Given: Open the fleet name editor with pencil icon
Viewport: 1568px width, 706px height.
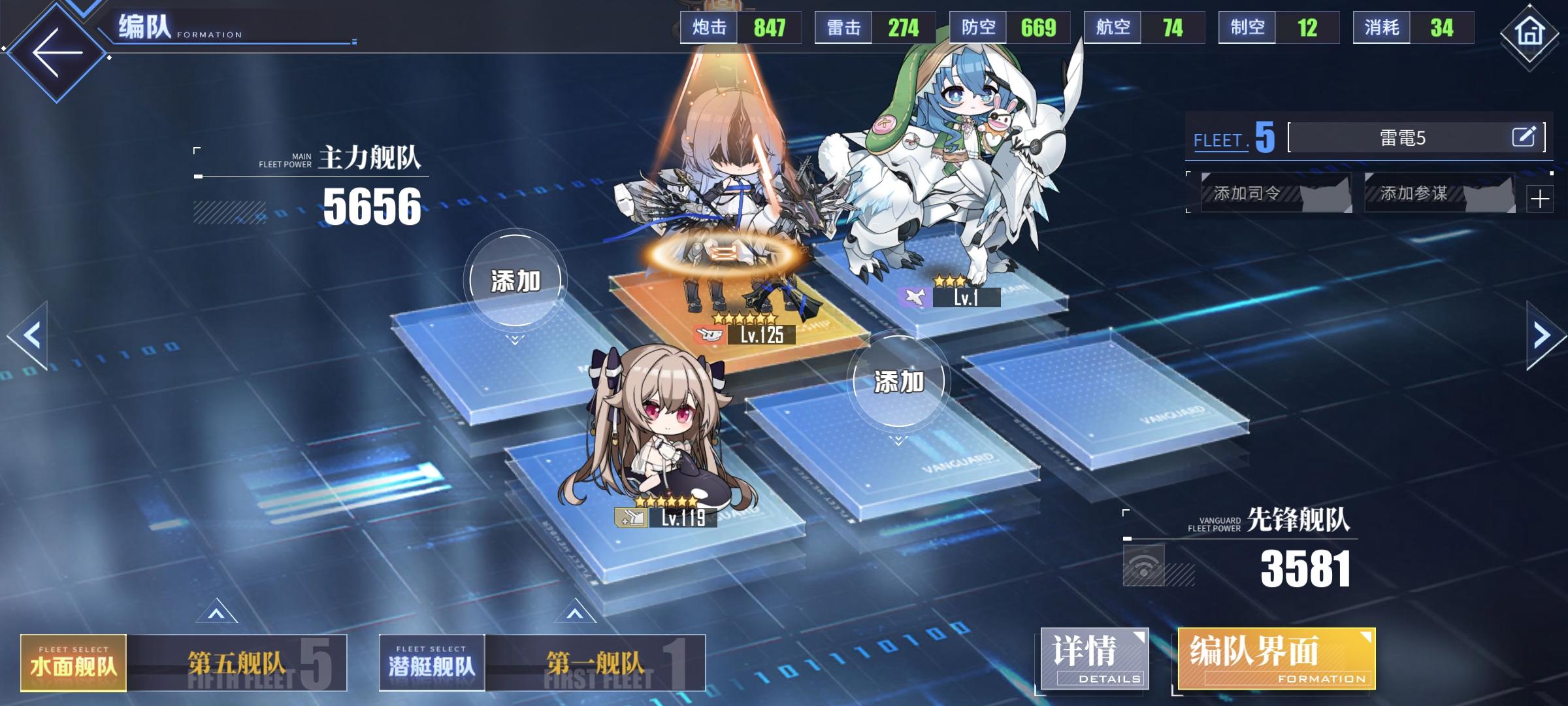Looking at the screenshot, I should 1525,137.
